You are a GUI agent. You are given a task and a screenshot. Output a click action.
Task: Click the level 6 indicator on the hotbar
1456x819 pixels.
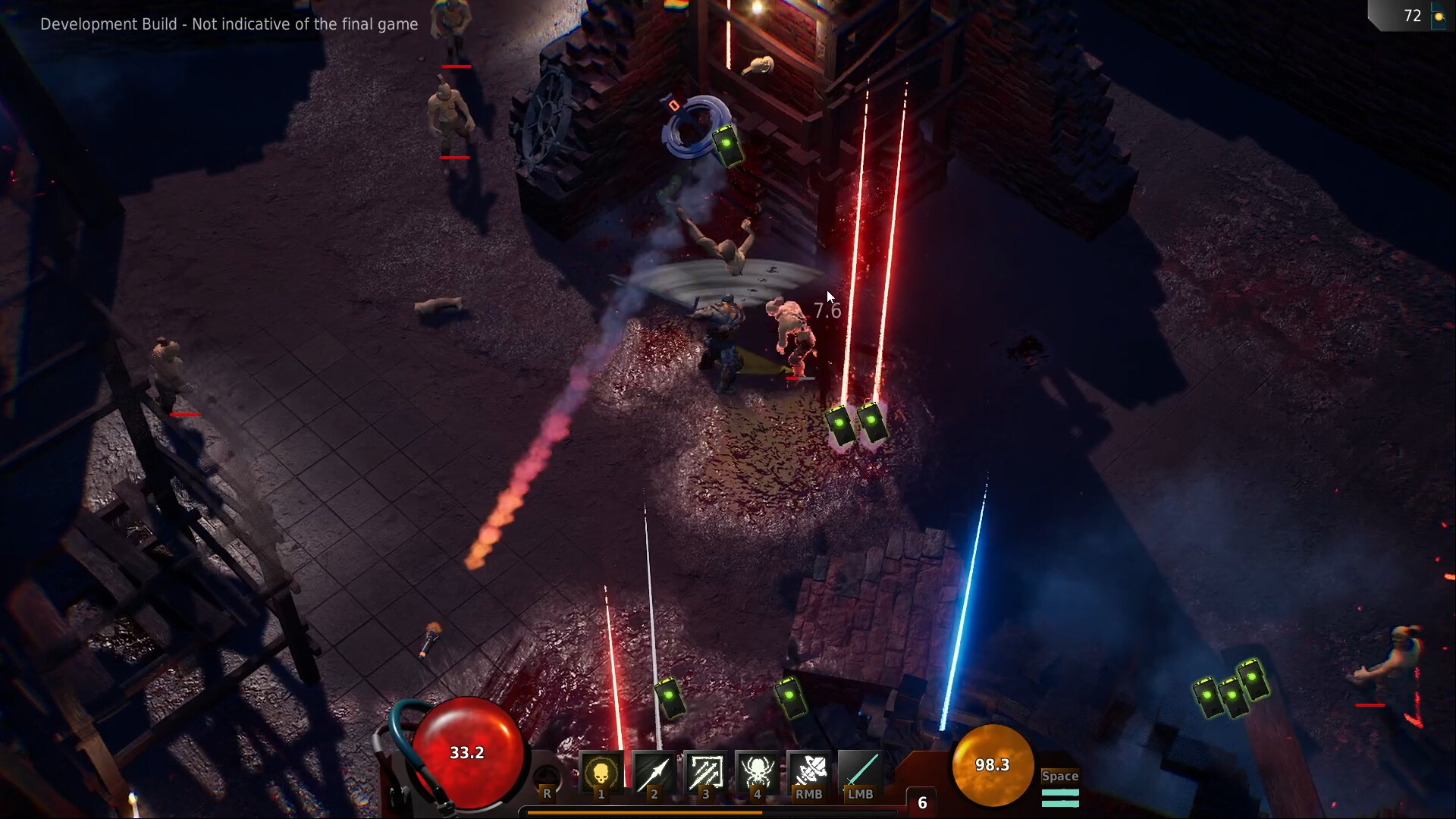pyautogui.click(x=922, y=802)
